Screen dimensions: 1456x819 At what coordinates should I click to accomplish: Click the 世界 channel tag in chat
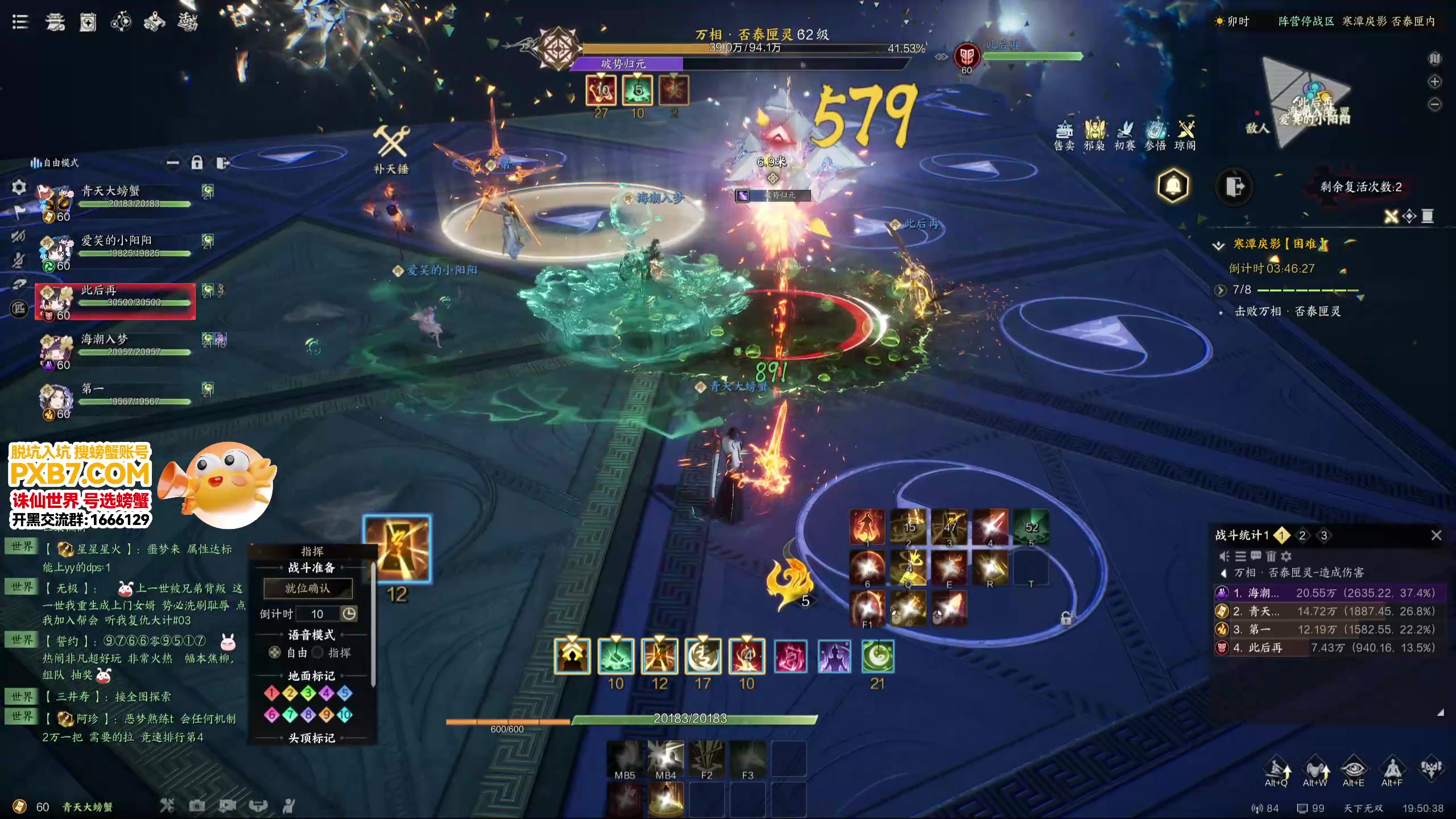click(x=22, y=547)
